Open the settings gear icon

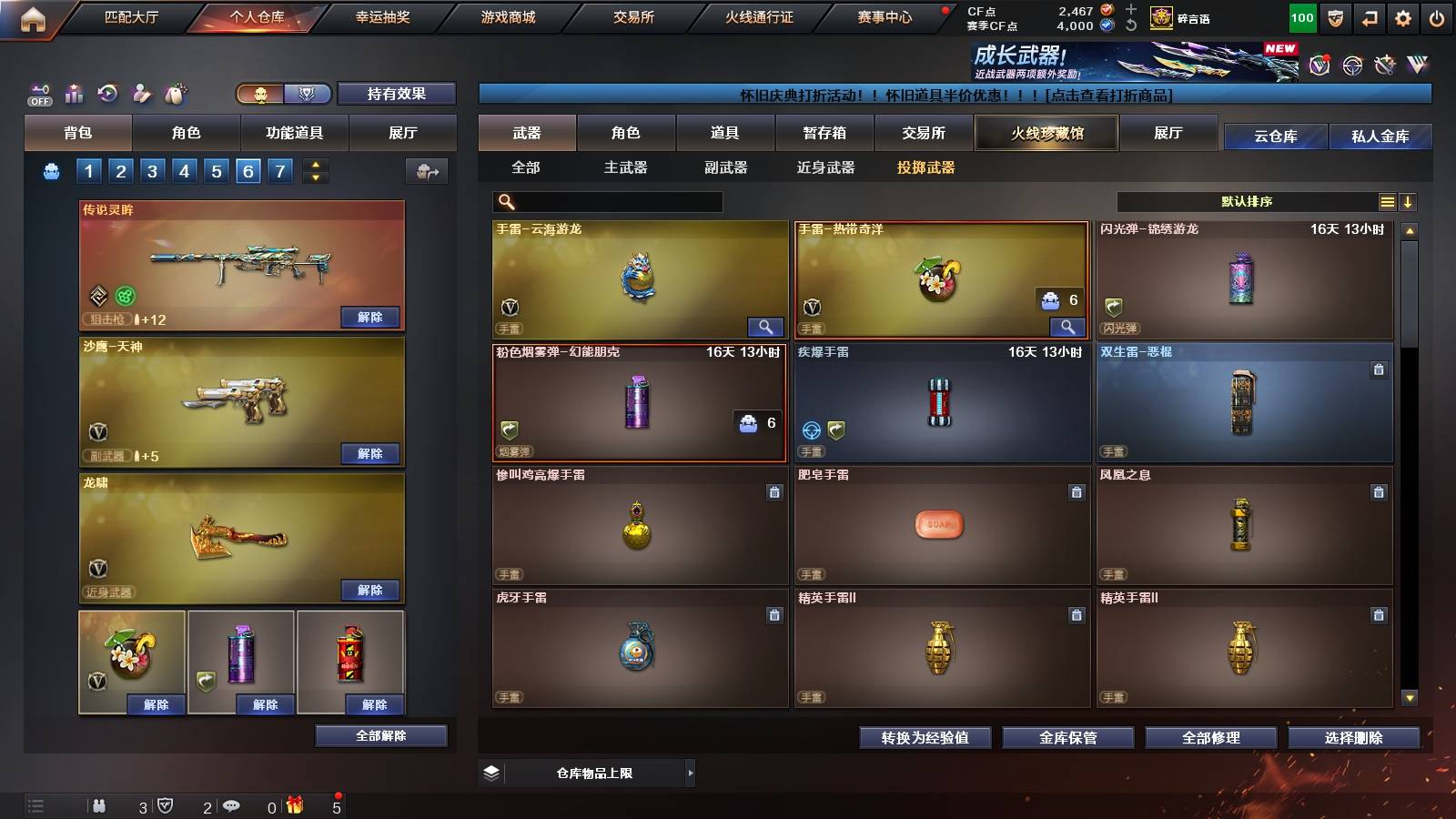click(x=1402, y=16)
